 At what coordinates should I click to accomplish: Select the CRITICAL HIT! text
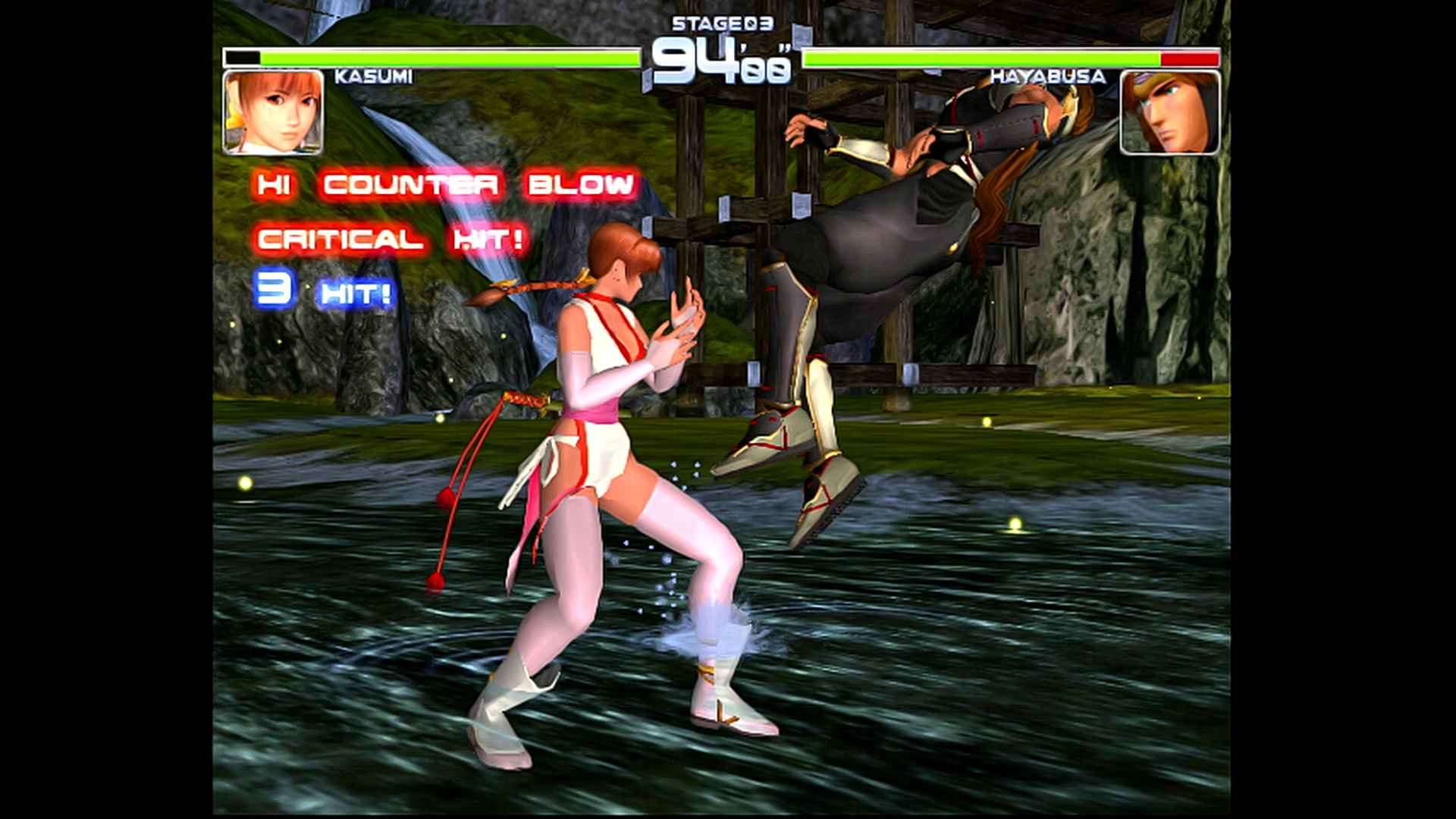click(389, 239)
